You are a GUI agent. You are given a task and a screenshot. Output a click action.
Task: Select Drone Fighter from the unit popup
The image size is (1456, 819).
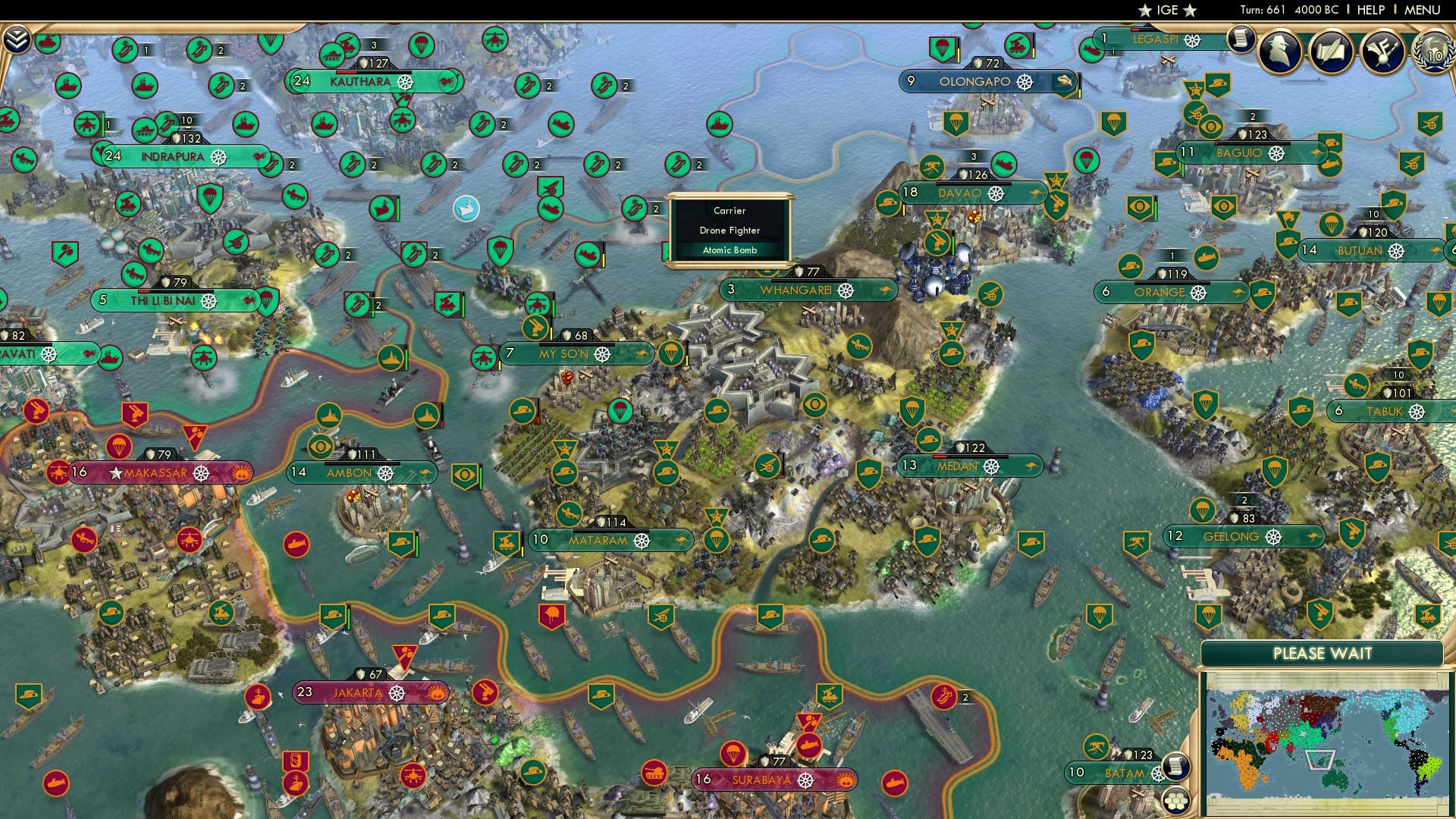pos(730,230)
